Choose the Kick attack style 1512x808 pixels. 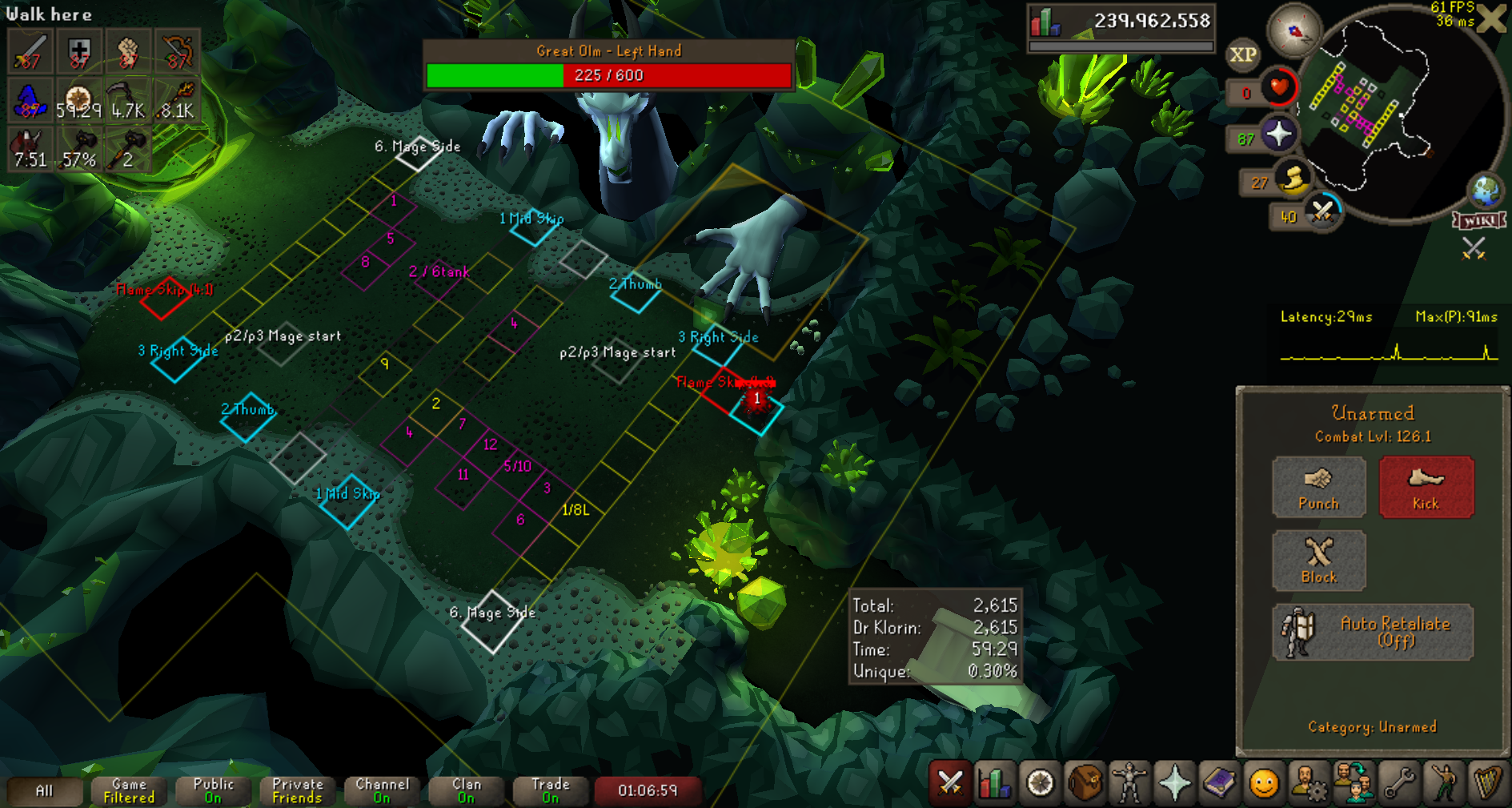[x=1426, y=487]
